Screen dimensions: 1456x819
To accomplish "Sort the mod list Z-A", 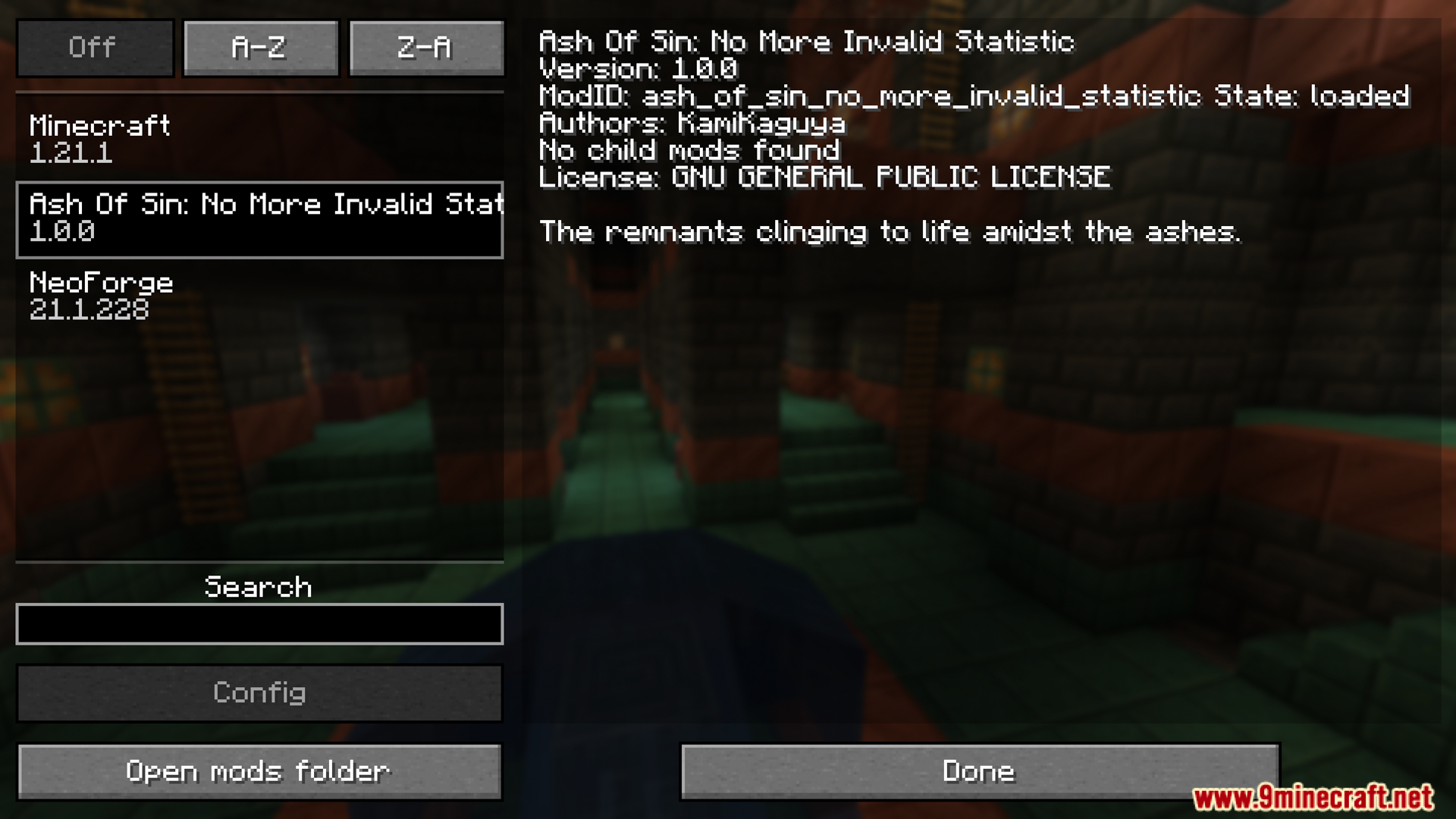I will click(x=425, y=48).
